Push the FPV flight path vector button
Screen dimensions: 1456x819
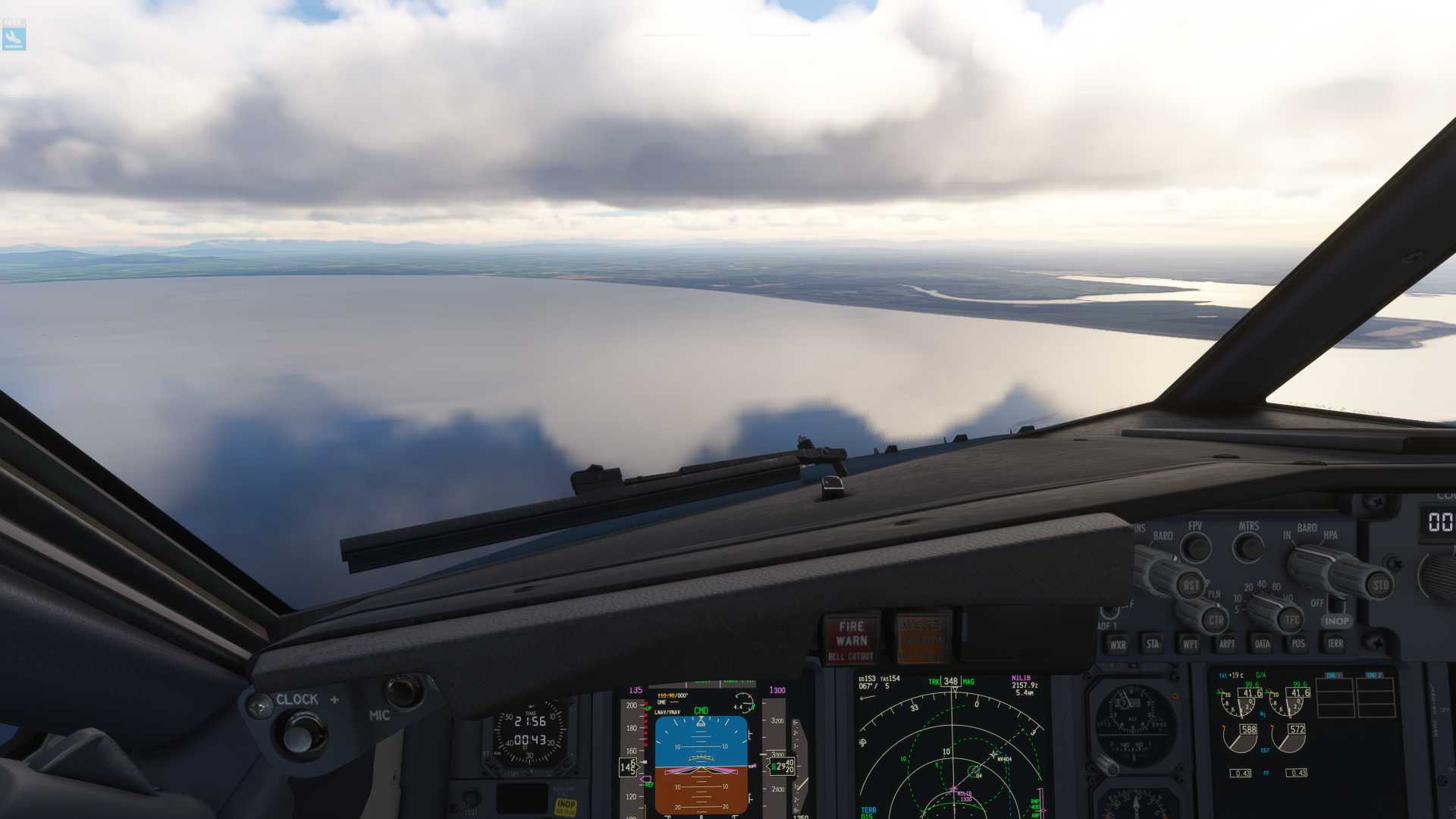point(1196,547)
